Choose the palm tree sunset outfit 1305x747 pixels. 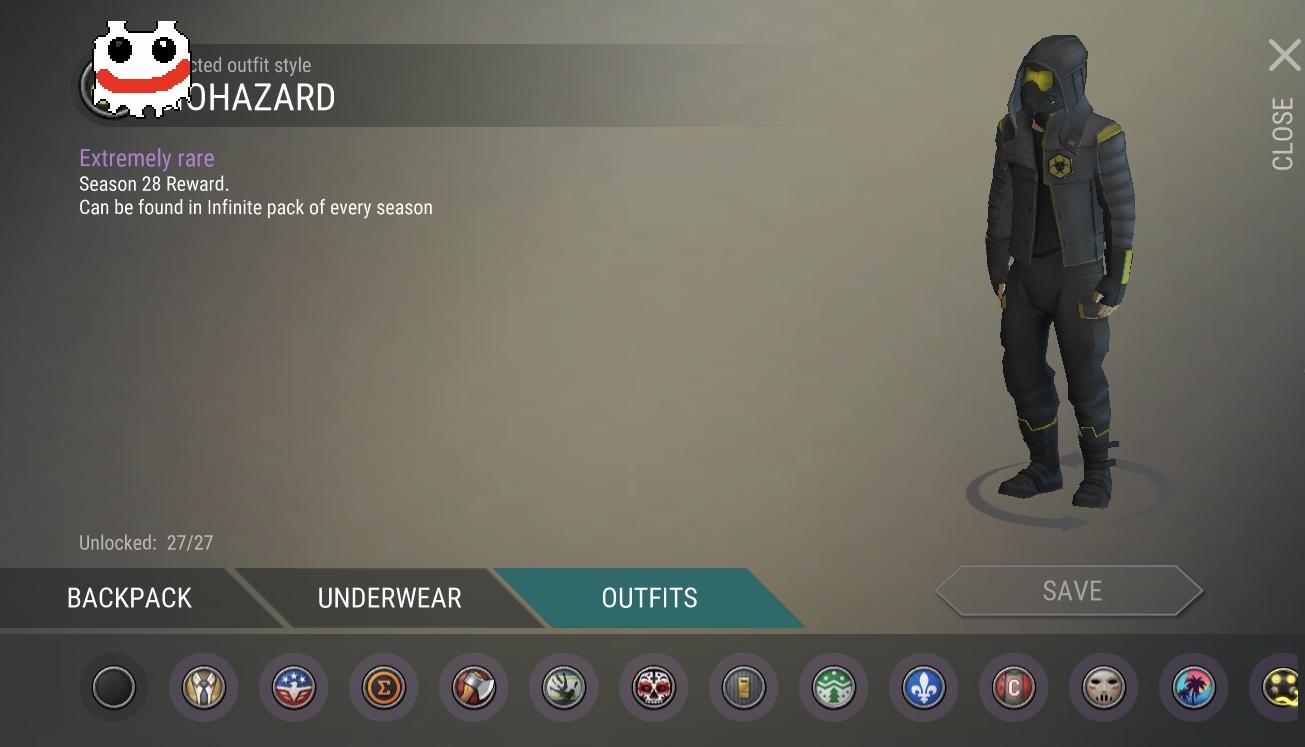pyautogui.click(x=1194, y=688)
